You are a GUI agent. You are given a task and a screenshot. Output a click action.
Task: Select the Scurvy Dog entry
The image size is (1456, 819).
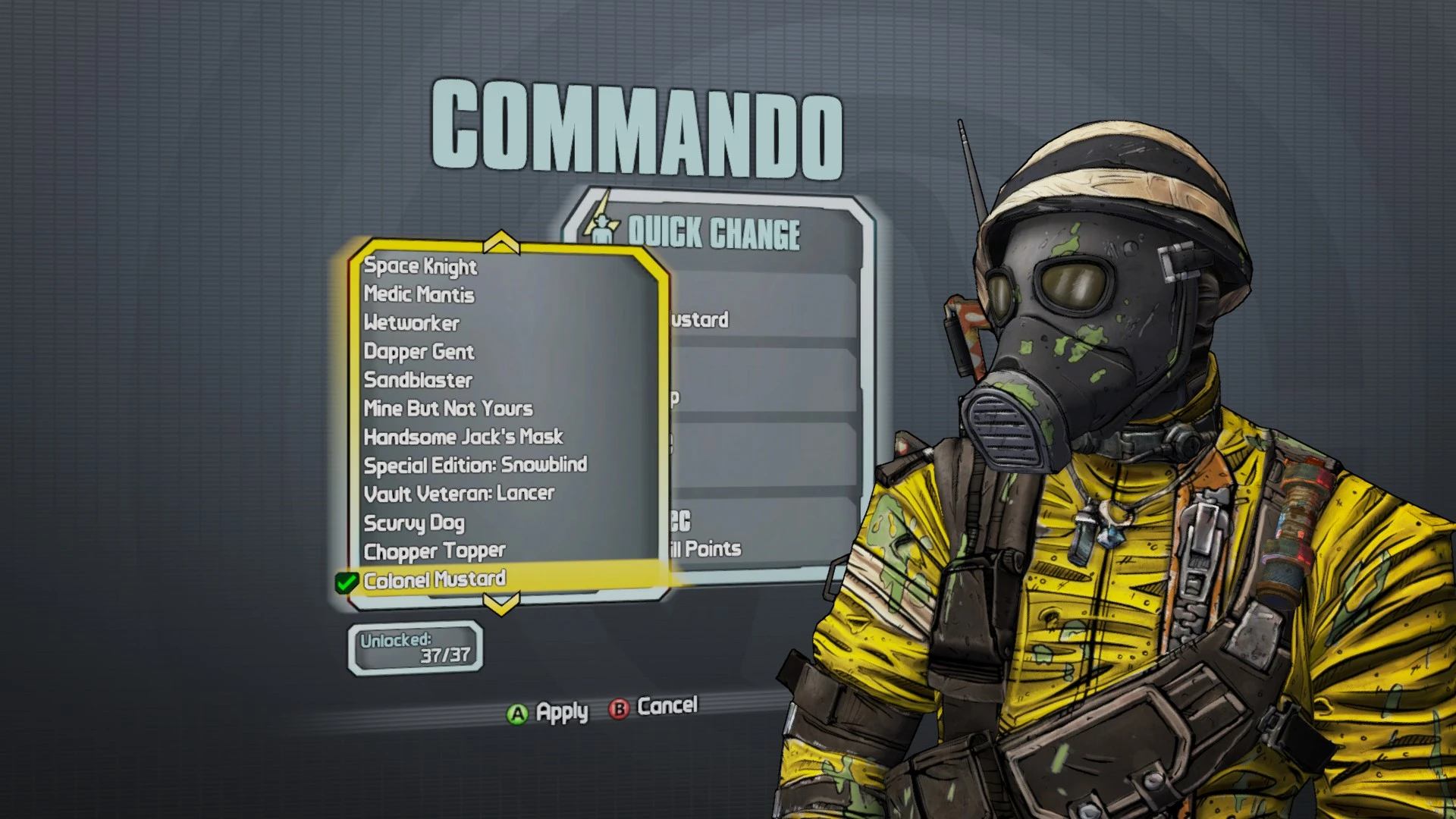point(414,522)
